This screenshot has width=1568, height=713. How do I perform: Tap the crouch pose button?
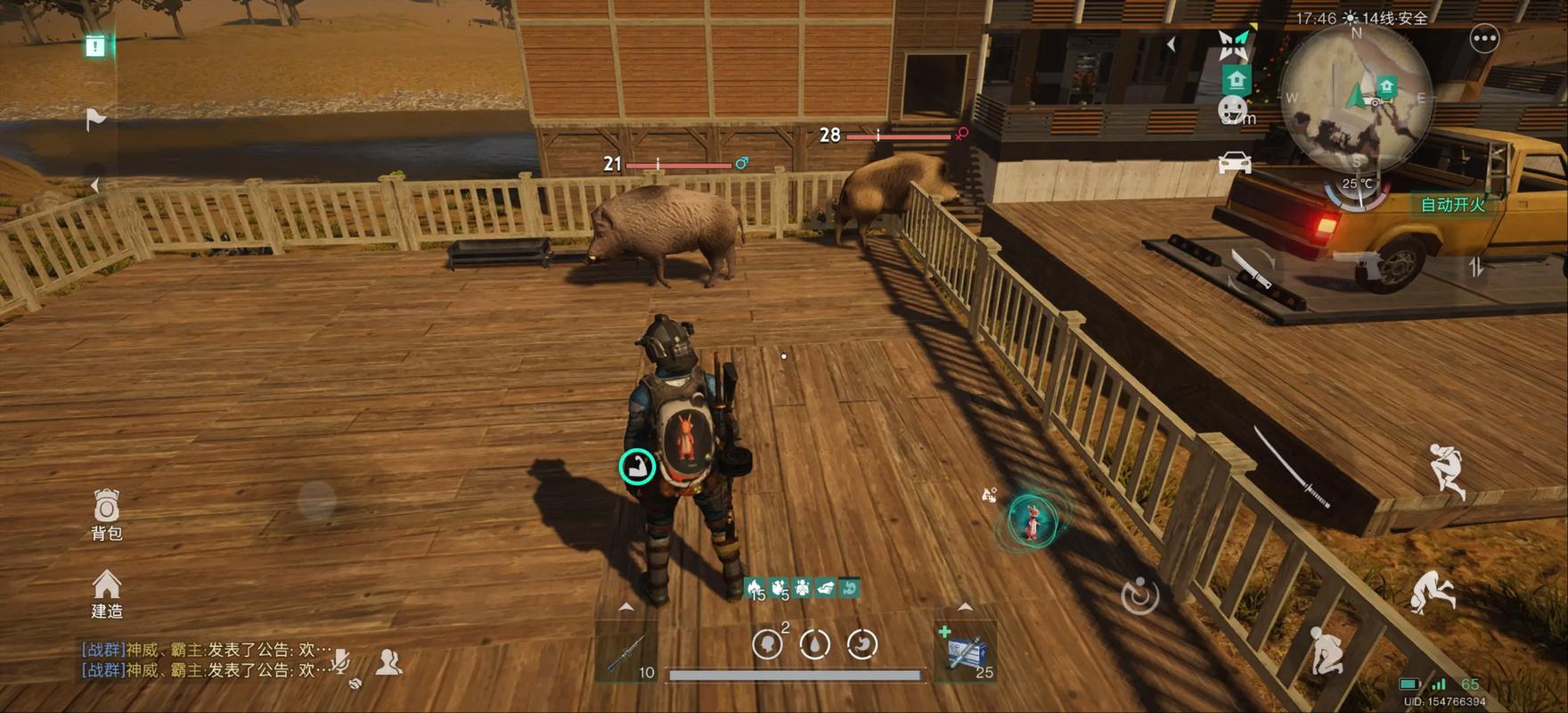1325,650
